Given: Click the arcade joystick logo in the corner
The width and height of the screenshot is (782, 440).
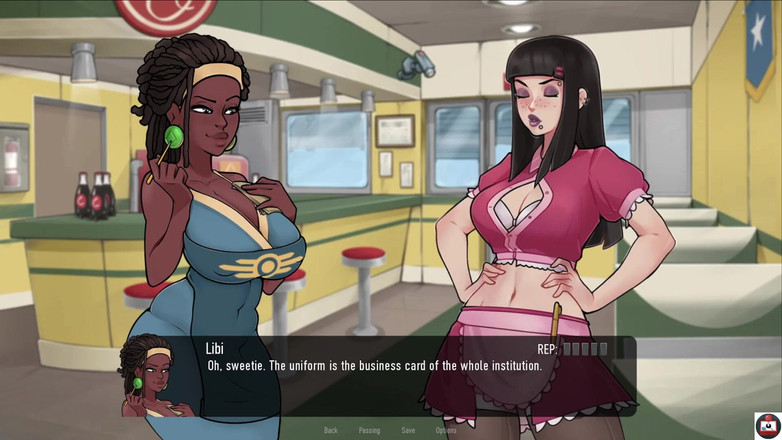Looking at the screenshot, I should (x=767, y=425).
